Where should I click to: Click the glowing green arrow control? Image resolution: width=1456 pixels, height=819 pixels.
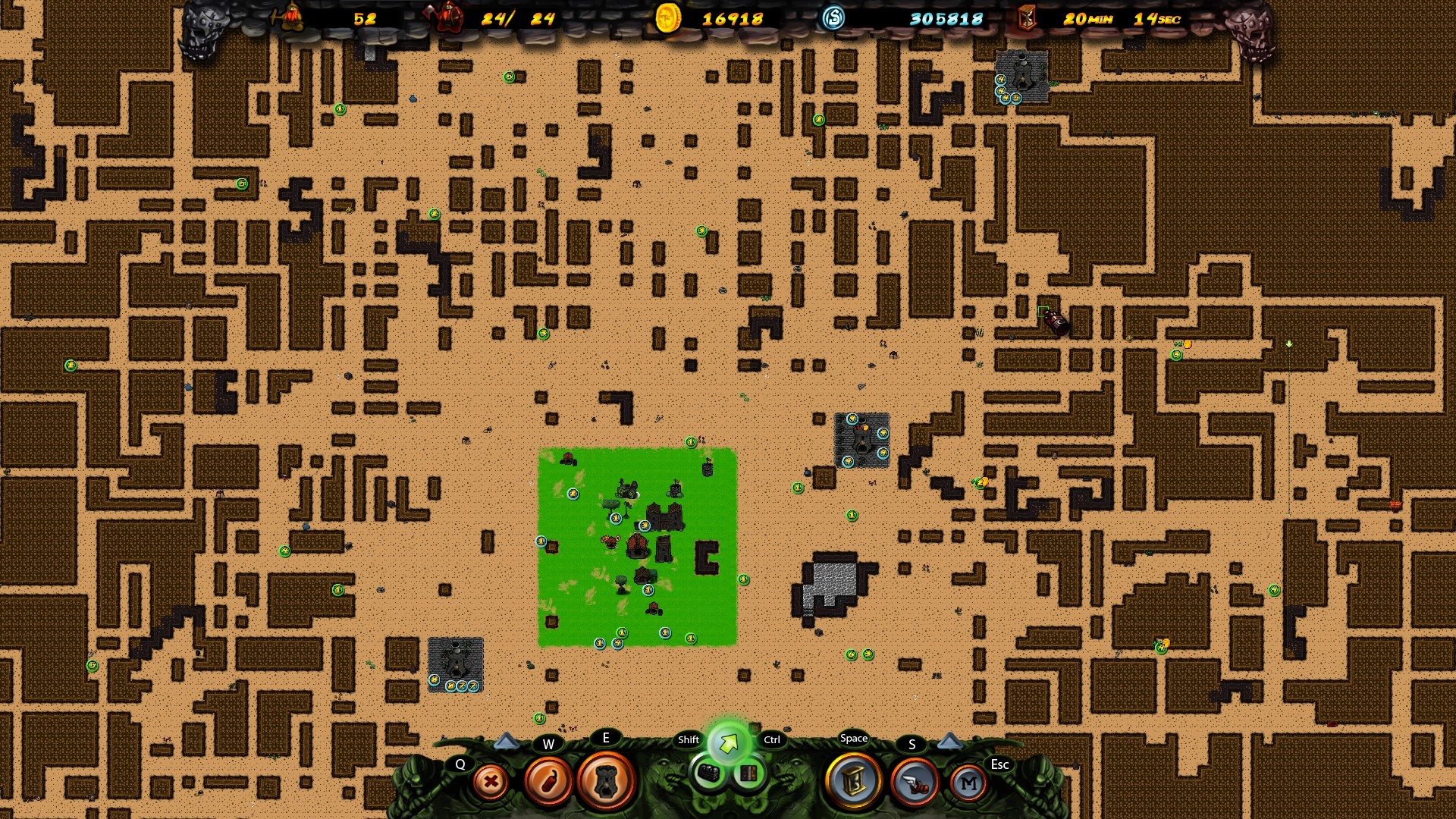(x=729, y=745)
